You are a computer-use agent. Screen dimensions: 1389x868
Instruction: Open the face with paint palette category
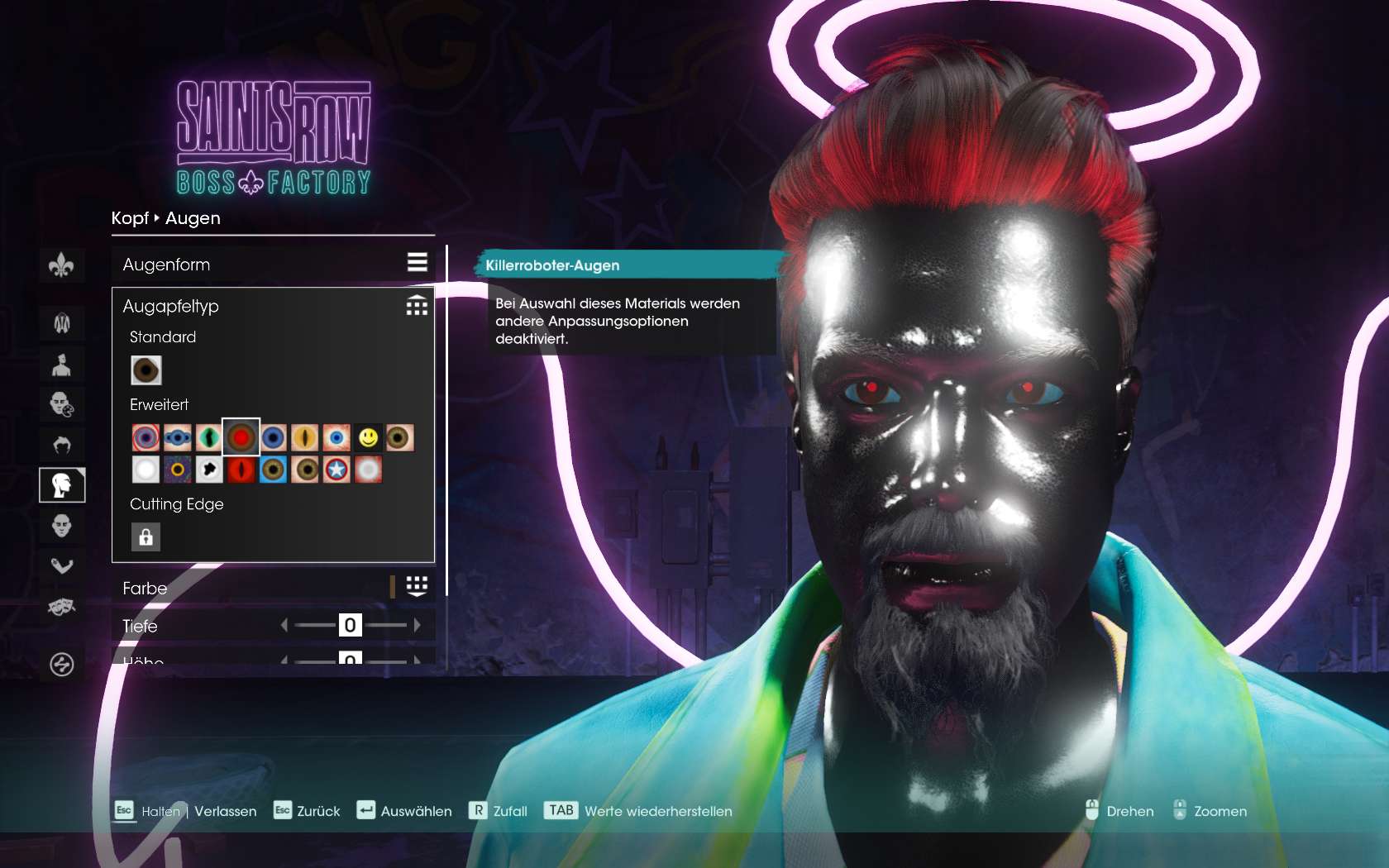pyautogui.click(x=62, y=404)
